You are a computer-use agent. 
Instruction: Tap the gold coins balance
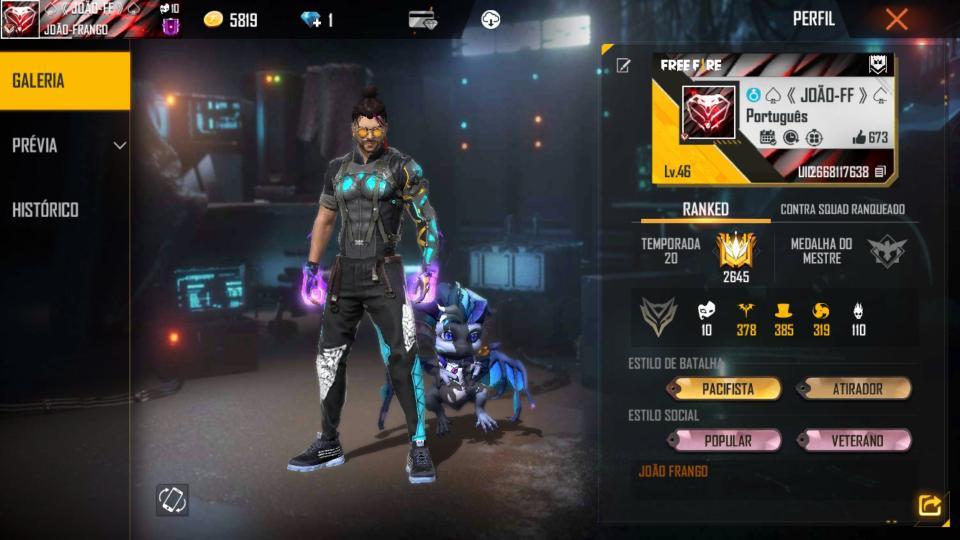click(231, 20)
